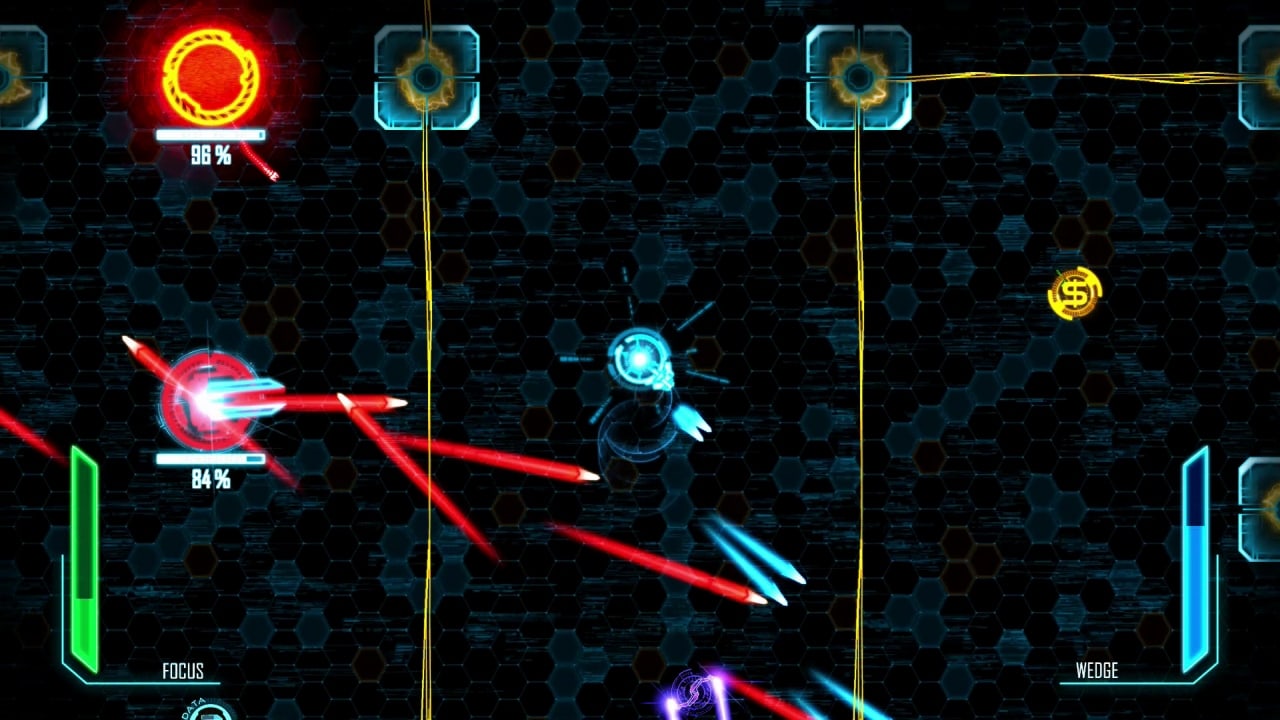Select the FOCUS label

coord(185,672)
